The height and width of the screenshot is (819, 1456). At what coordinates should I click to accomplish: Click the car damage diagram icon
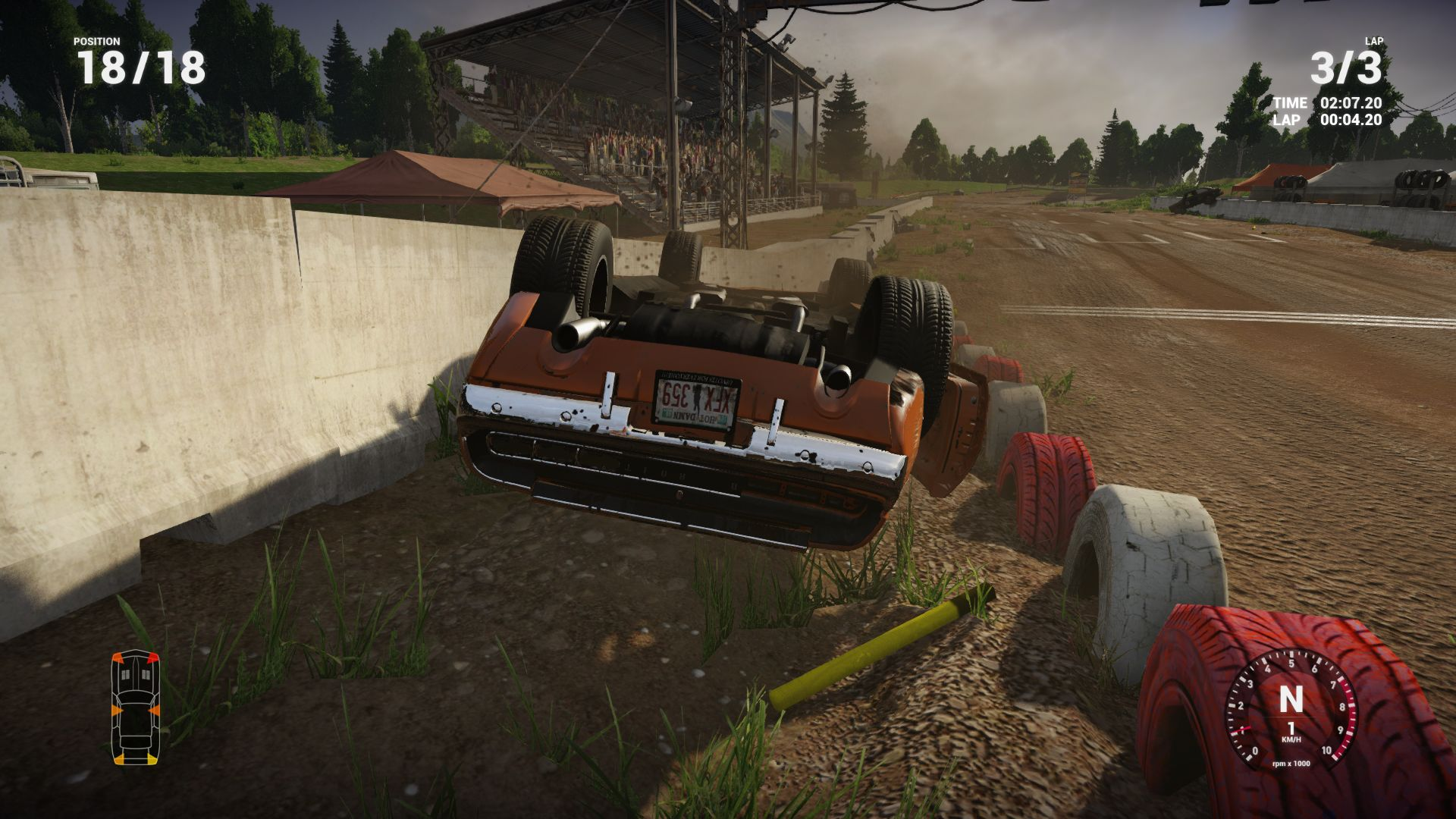136,707
